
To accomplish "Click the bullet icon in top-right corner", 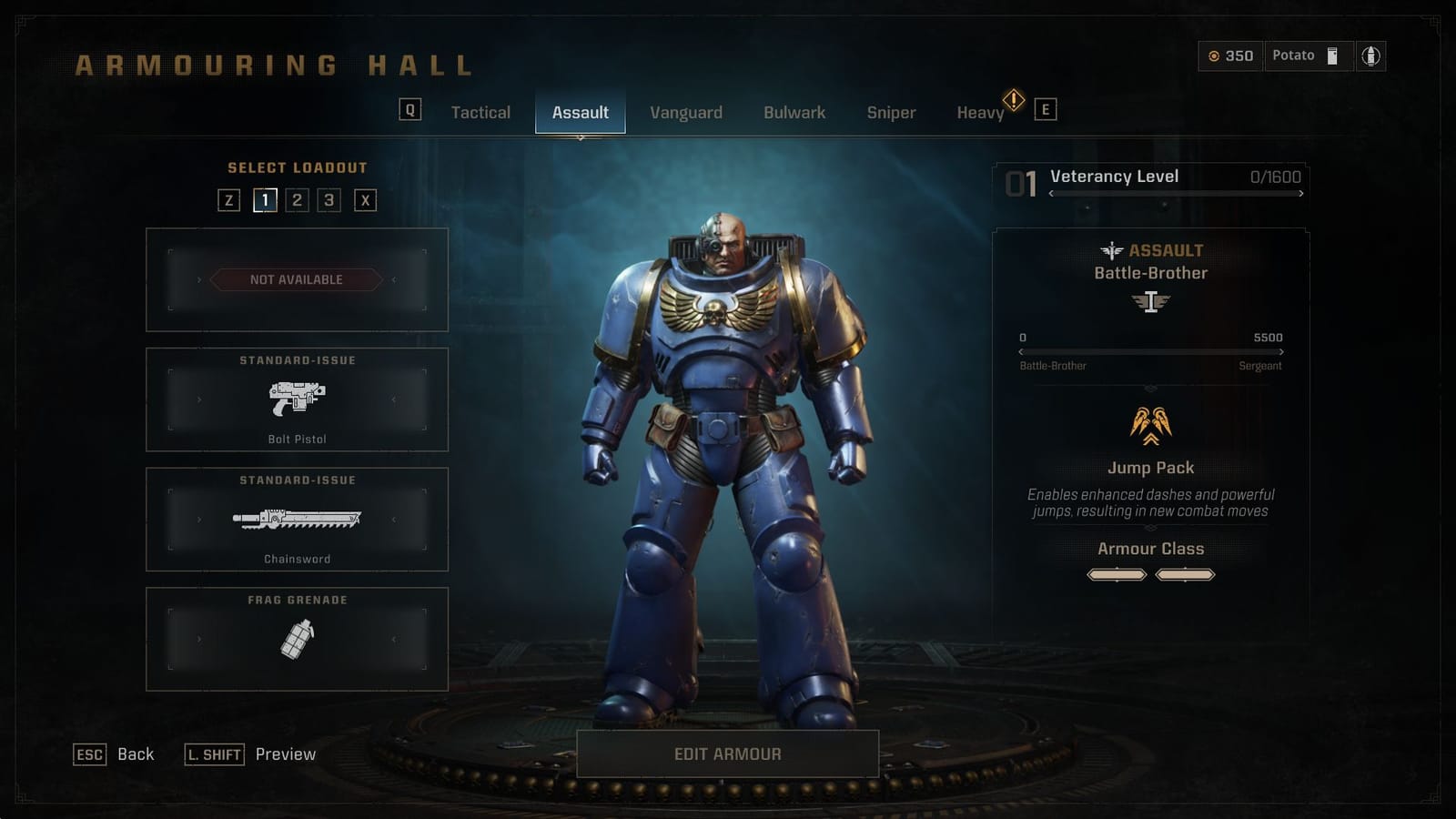I will click(x=1372, y=56).
